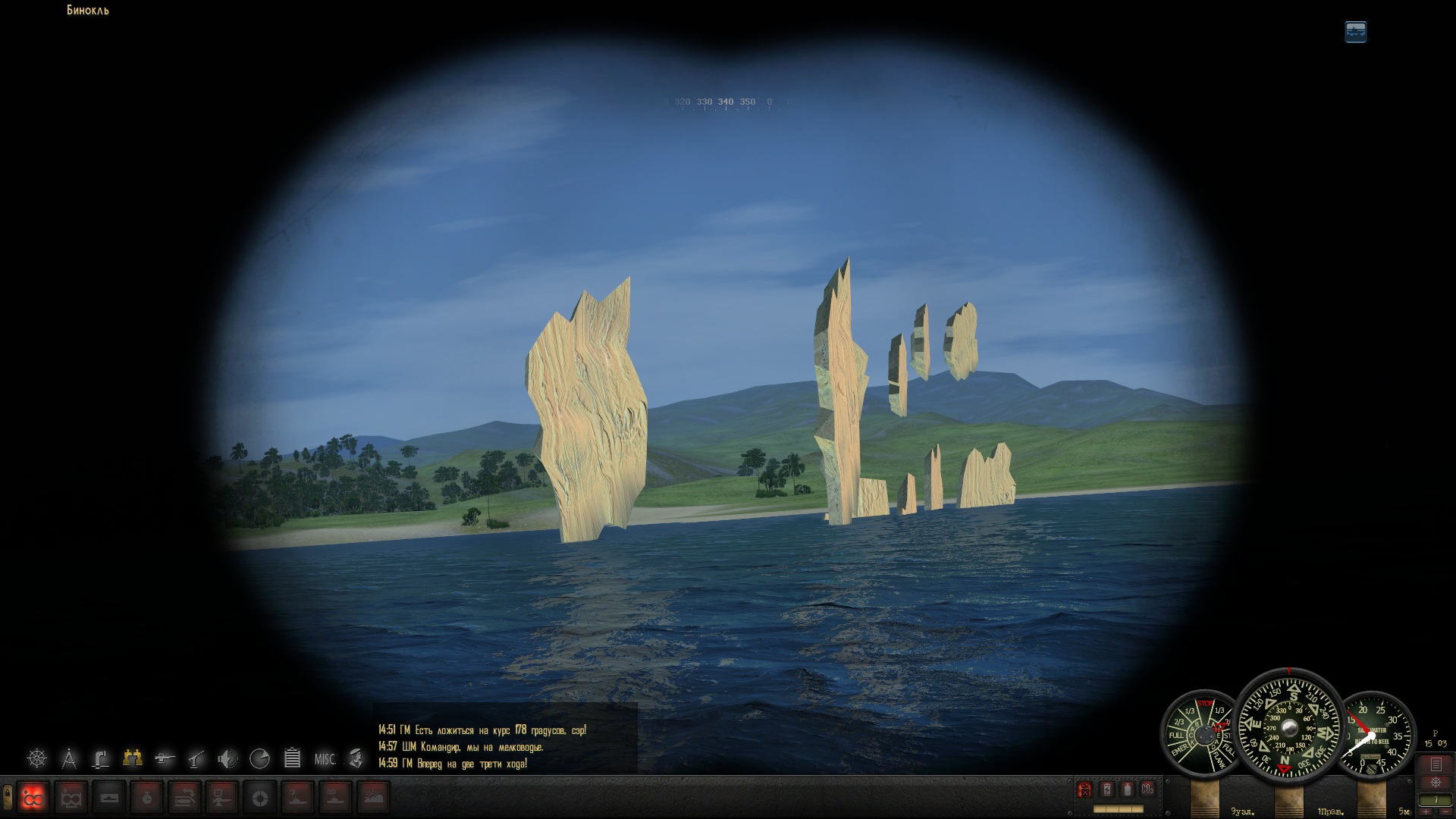
Task: Click the CO2 indicator button
Action: tap(1148, 789)
